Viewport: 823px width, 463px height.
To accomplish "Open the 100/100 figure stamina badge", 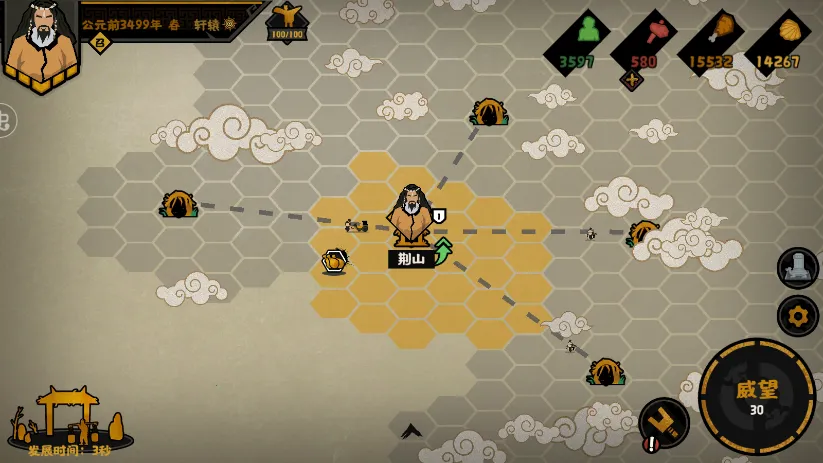I will 287,22.
